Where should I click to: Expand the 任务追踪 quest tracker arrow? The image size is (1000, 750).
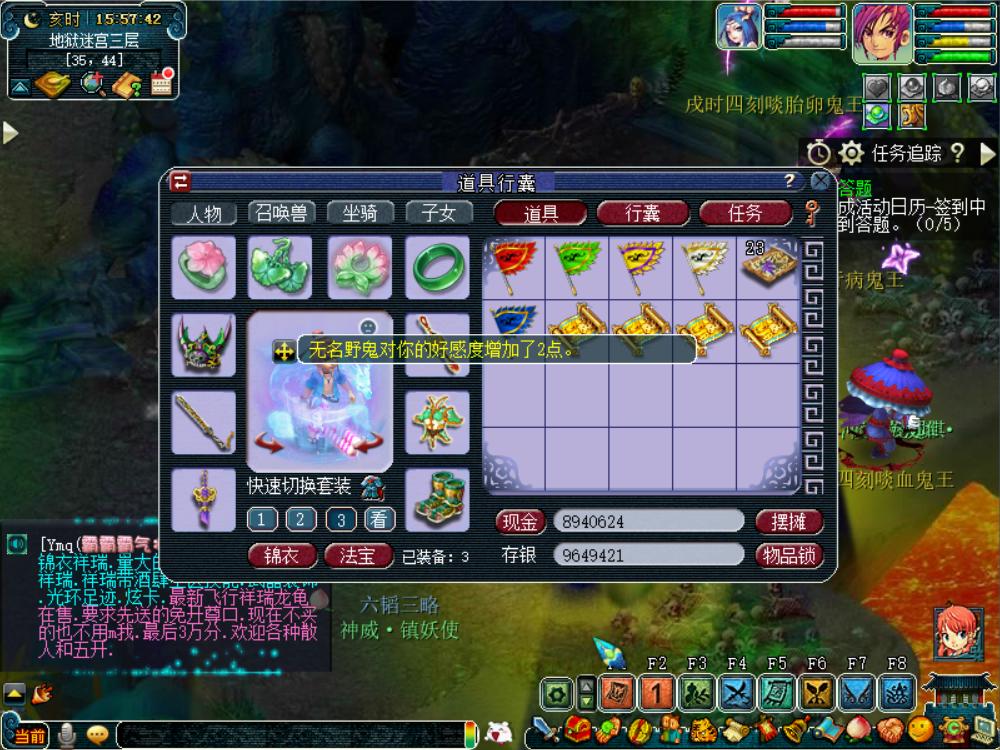pos(987,153)
